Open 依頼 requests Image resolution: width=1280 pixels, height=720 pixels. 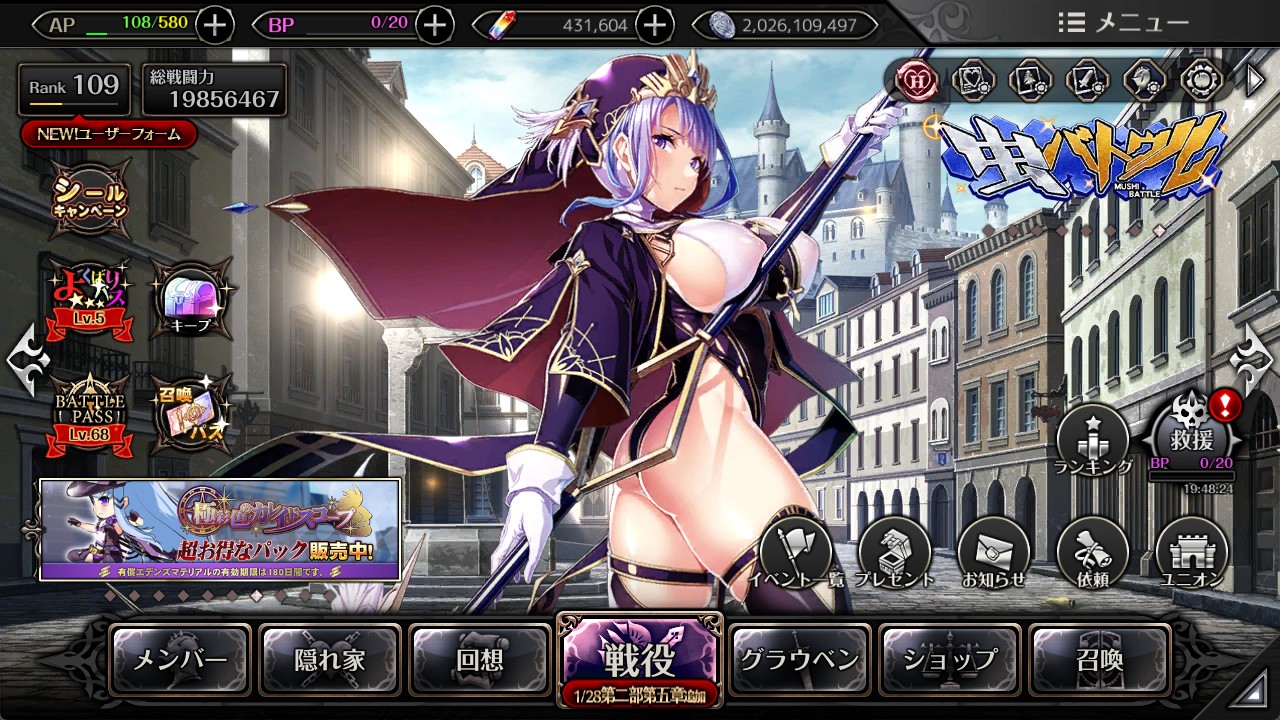[1092, 553]
